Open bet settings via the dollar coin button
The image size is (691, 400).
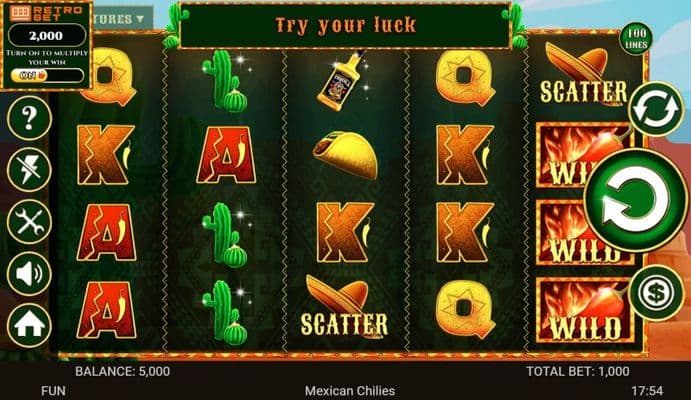coord(656,292)
